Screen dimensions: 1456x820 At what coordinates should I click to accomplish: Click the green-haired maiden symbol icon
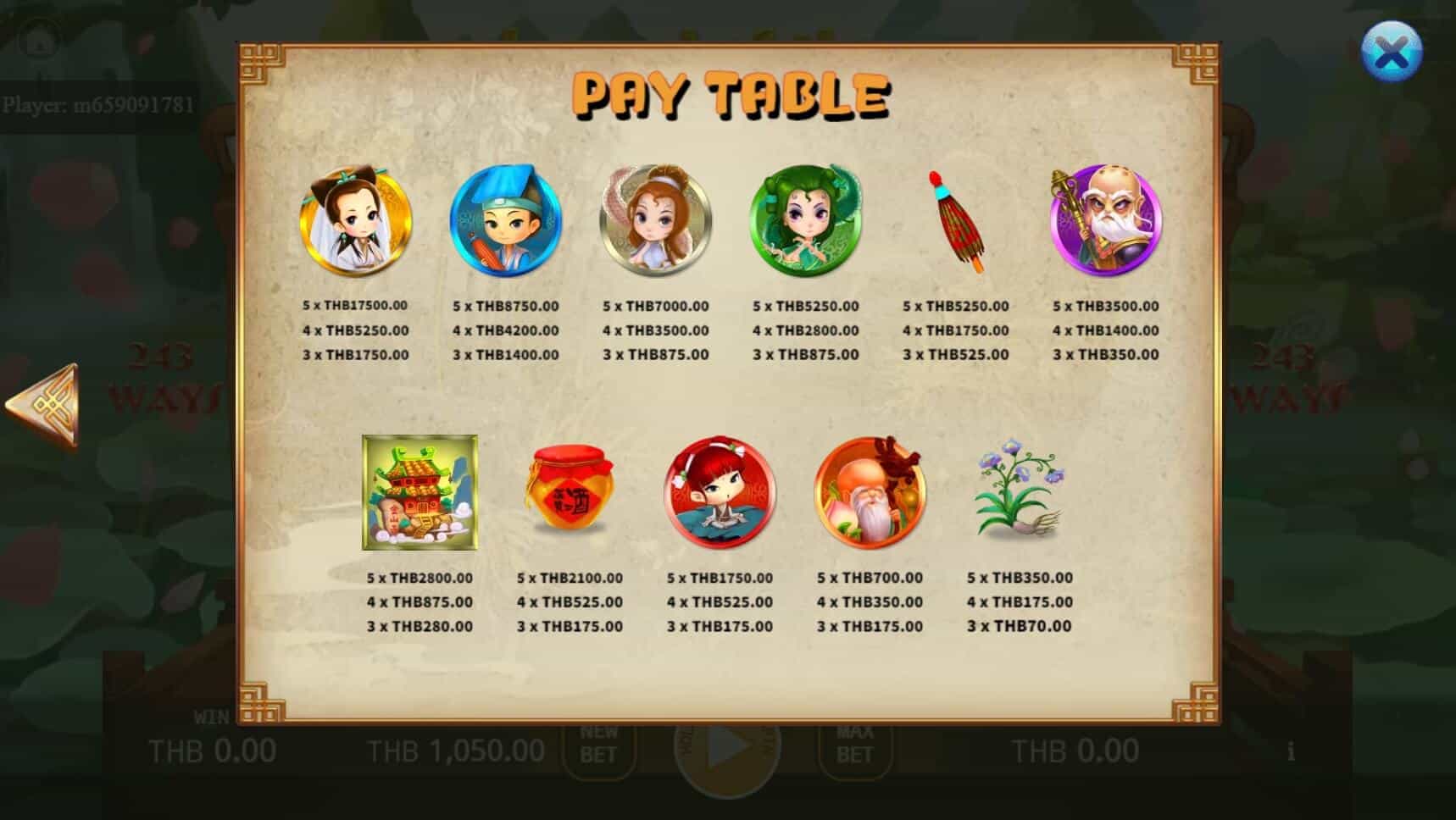point(803,220)
